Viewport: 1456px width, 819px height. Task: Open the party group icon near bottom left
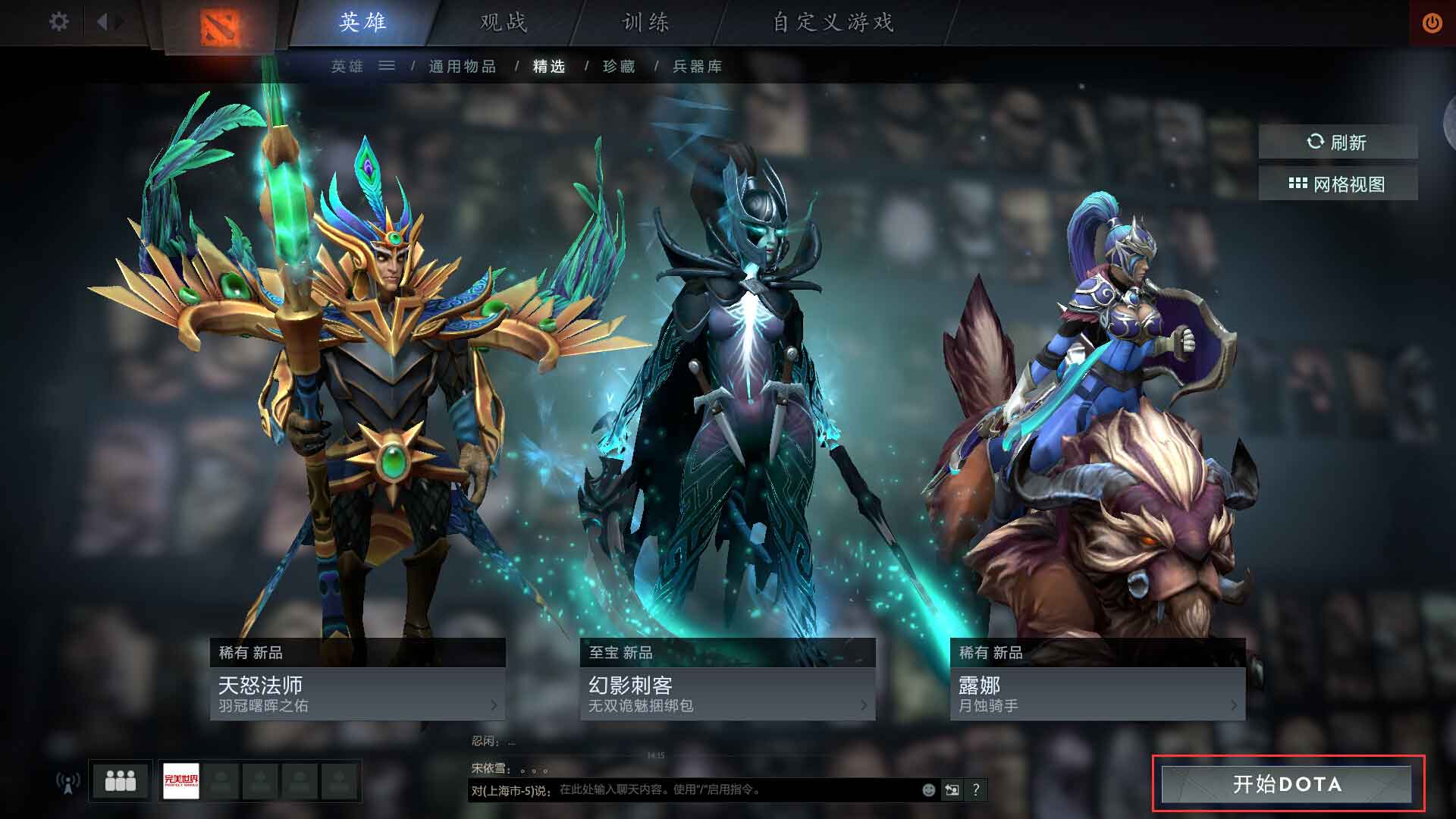tap(121, 781)
